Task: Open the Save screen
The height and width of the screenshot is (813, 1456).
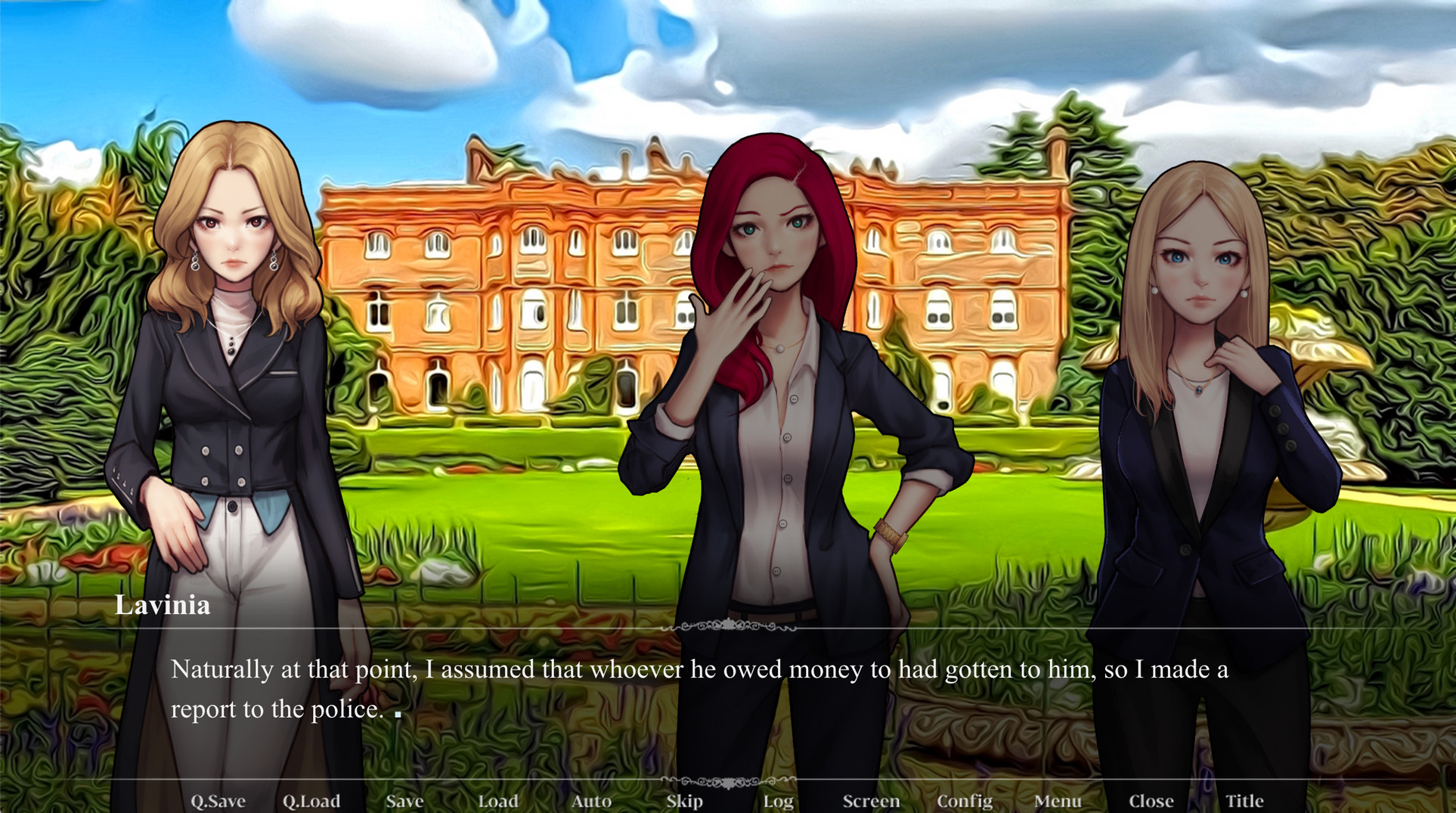Action: [x=404, y=800]
